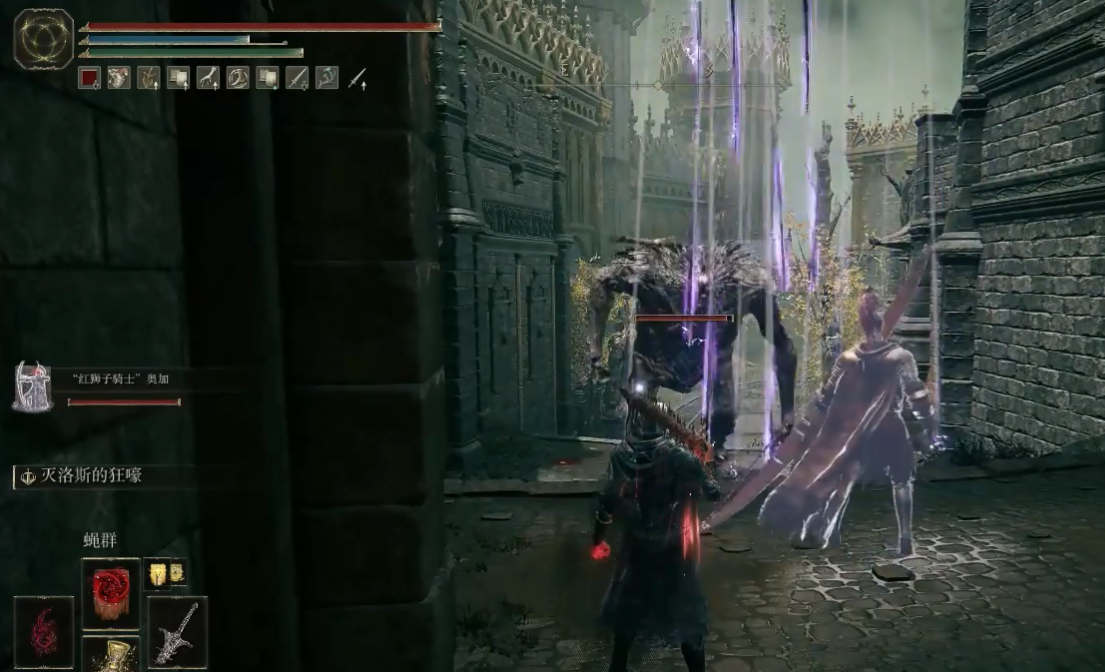Use the golden flask quick item slot
This screenshot has width=1105, height=672.
[x=110, y=655]
